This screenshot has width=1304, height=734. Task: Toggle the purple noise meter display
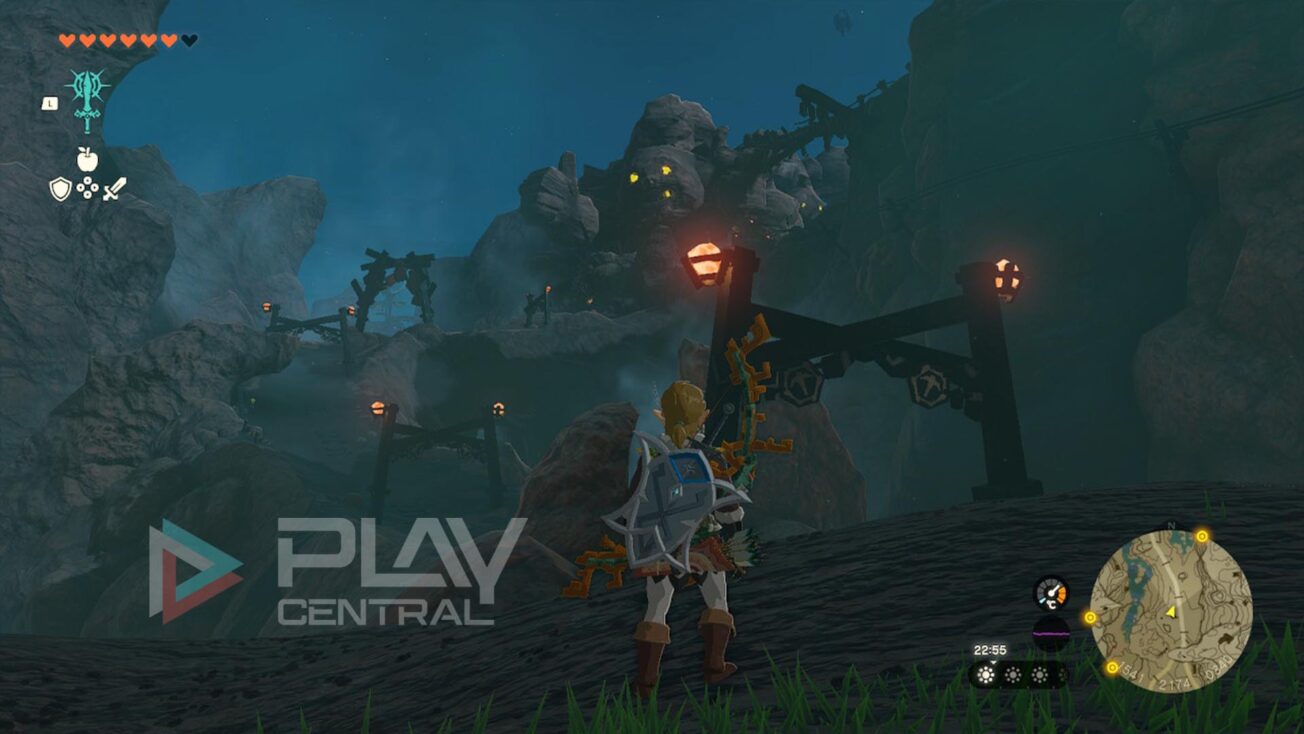pos(1051,634)
